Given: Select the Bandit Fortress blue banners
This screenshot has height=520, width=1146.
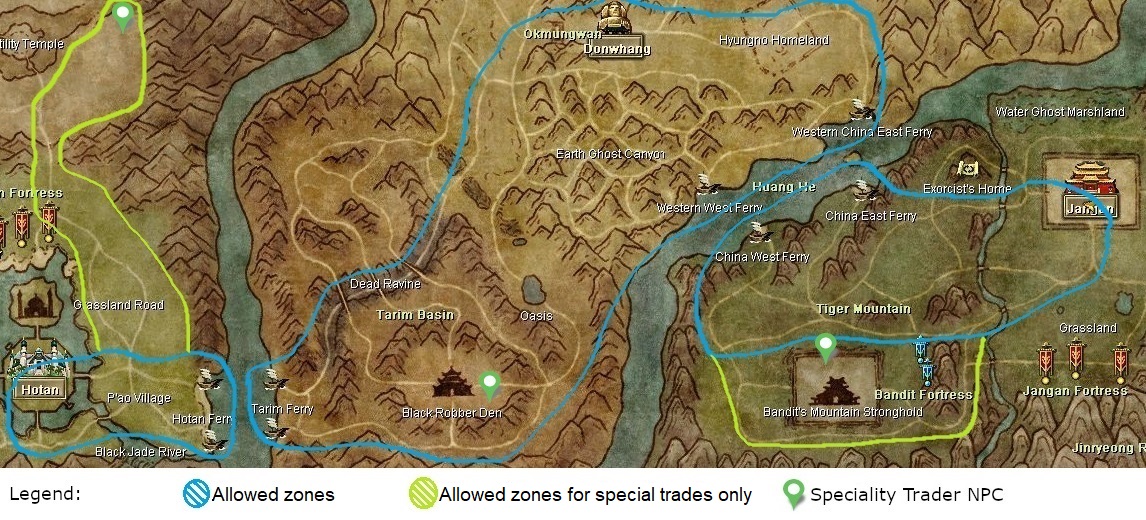Looking at the screenshot, I should click(x=924, y=358).
